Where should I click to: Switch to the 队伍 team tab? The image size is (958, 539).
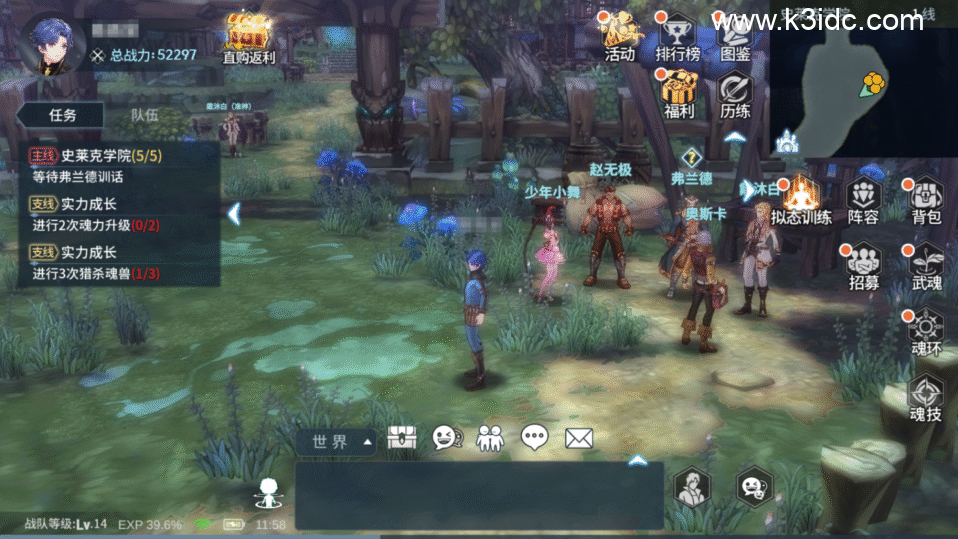[145, 115]
